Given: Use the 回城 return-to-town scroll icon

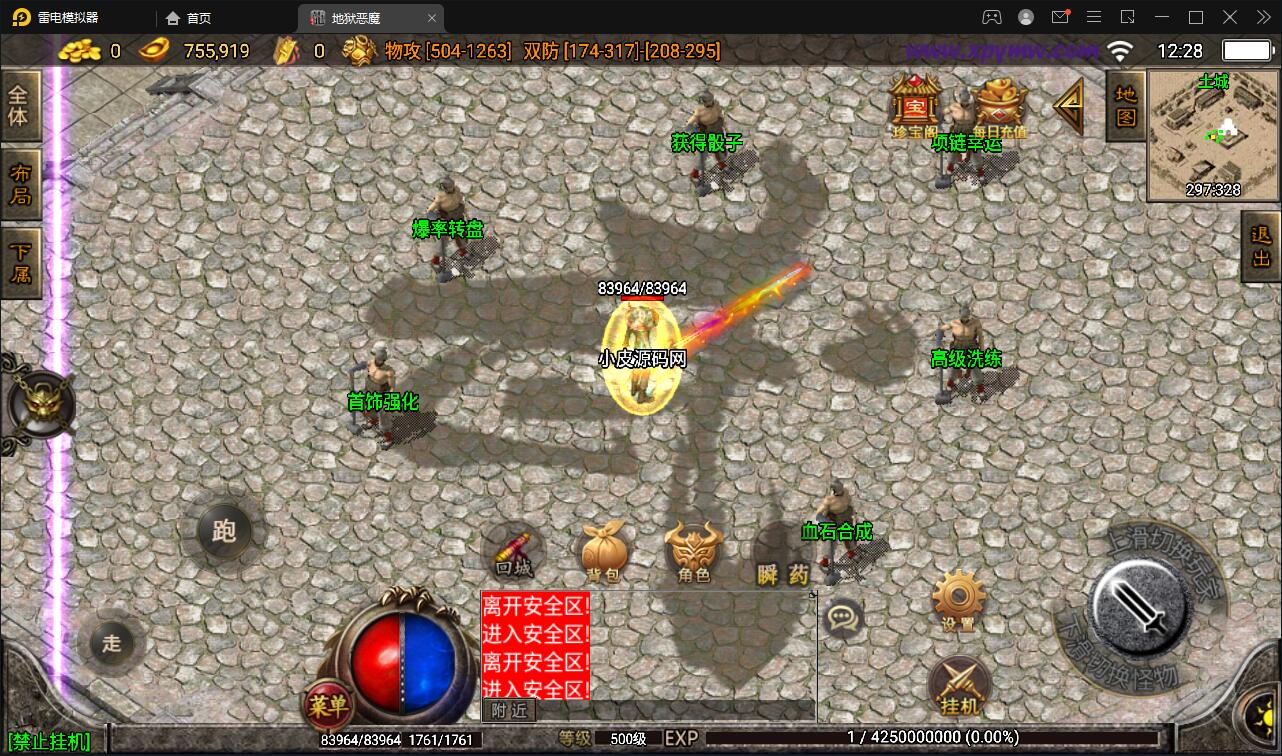Looking at the screenshot, I should click(512, 550).
